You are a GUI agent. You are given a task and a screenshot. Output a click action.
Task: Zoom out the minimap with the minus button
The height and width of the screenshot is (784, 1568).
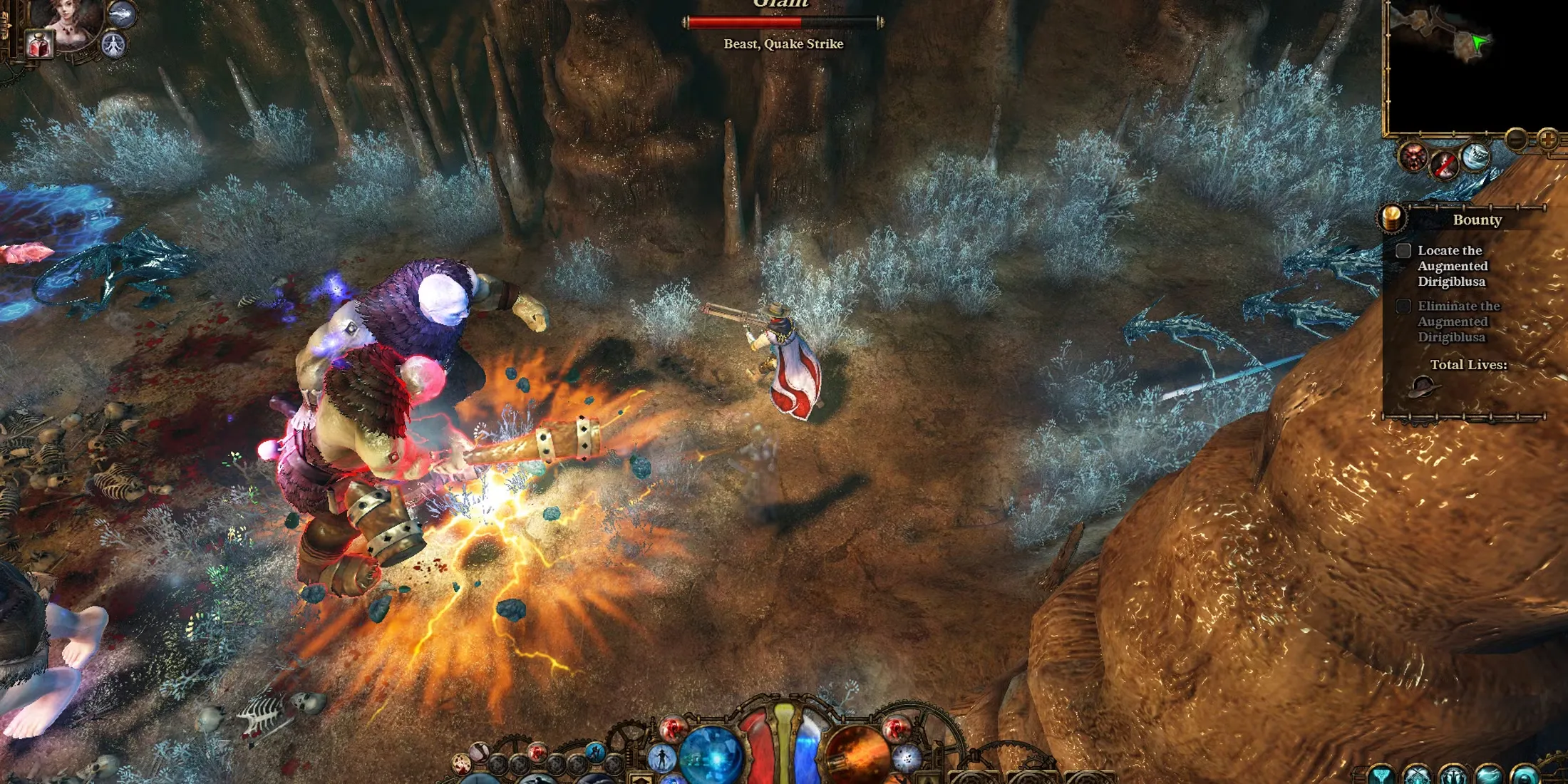coord(1517,138)
